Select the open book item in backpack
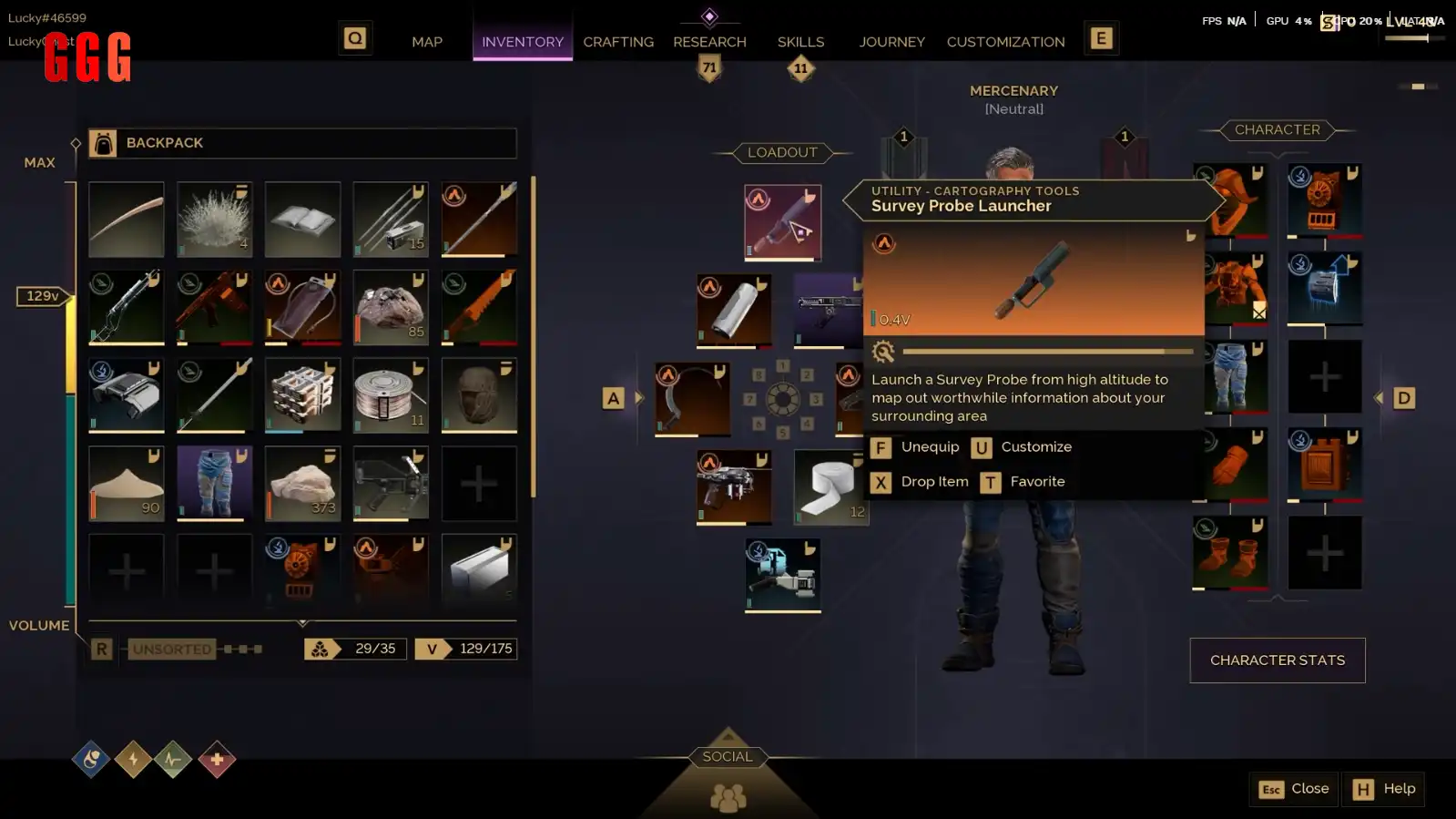1456x819 pixels. coord(302,219)
